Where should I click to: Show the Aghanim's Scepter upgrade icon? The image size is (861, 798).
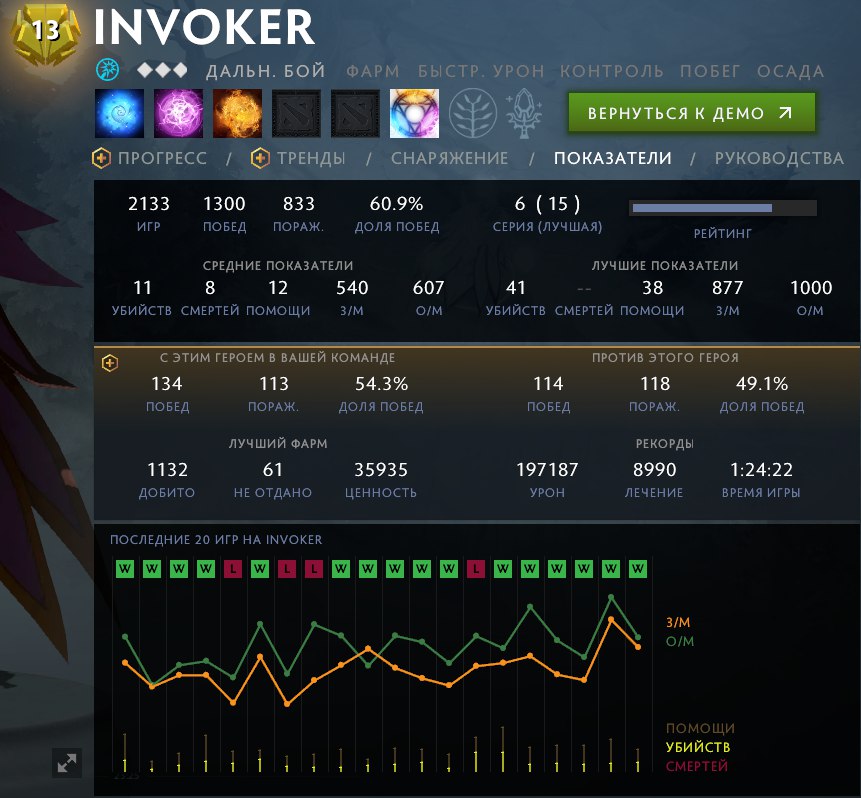pyautogui.click(x=528, y=113)
